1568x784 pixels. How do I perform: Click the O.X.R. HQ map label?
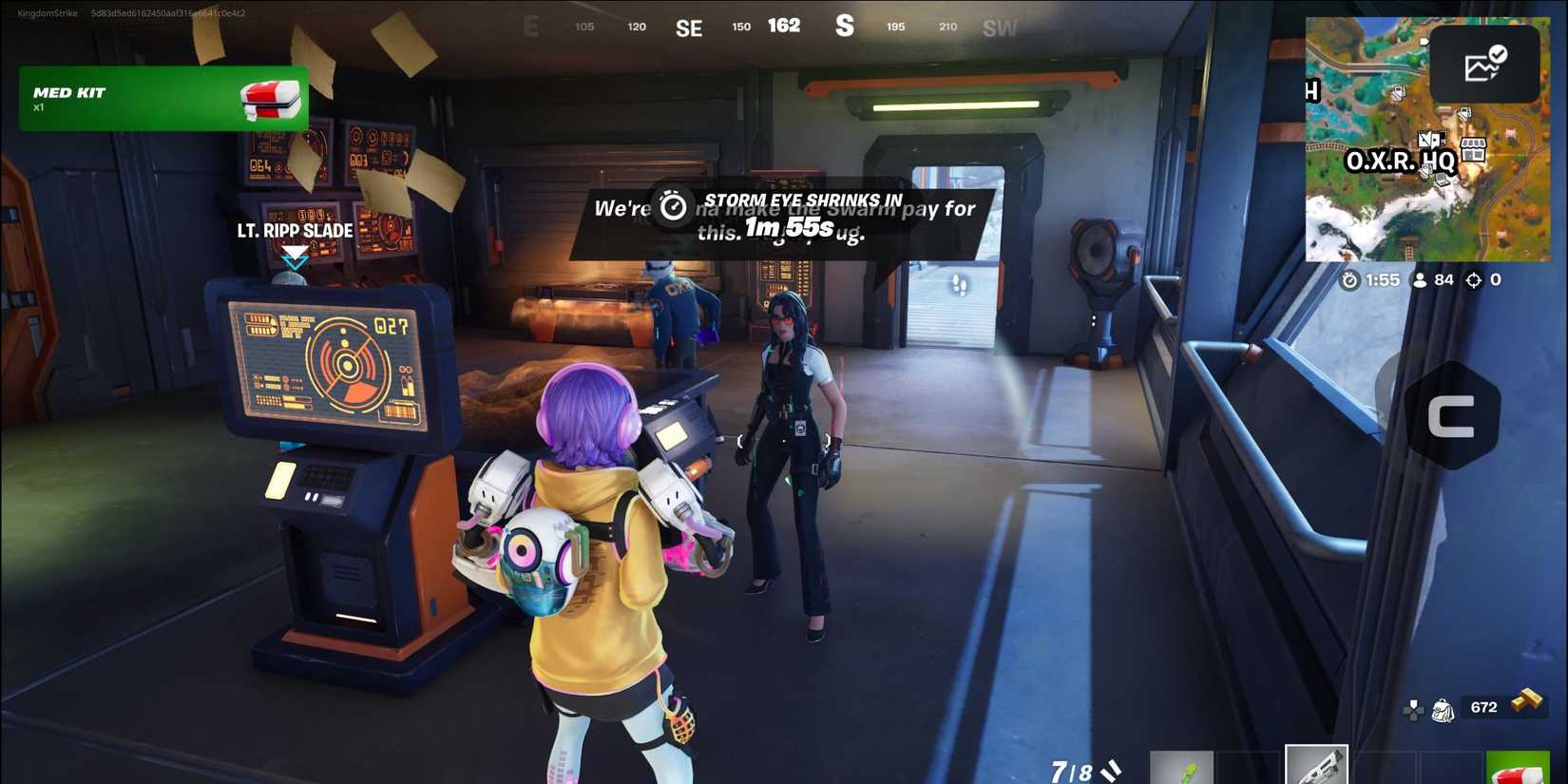(1402, 161)
